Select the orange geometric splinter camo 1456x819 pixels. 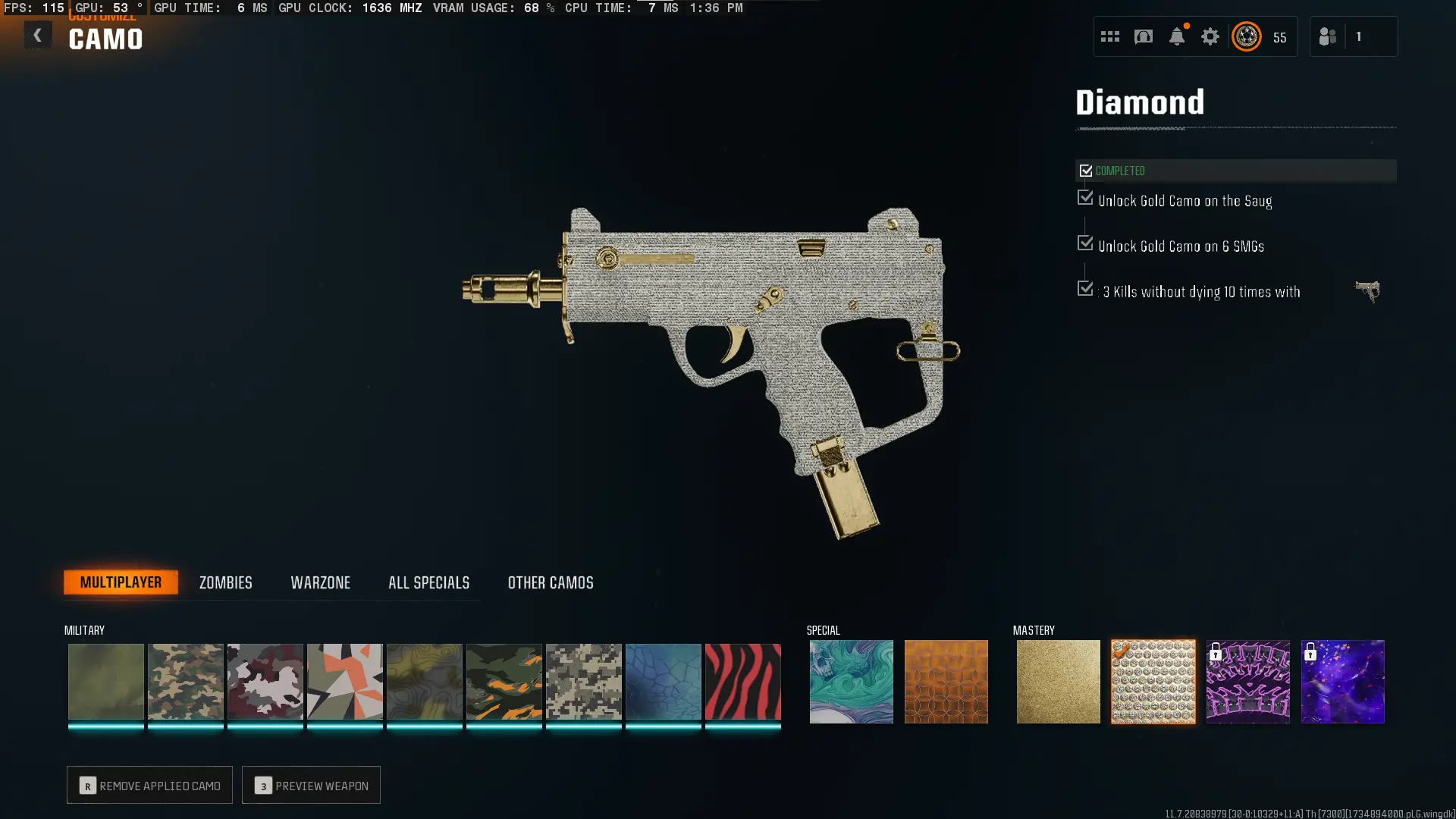344,681
